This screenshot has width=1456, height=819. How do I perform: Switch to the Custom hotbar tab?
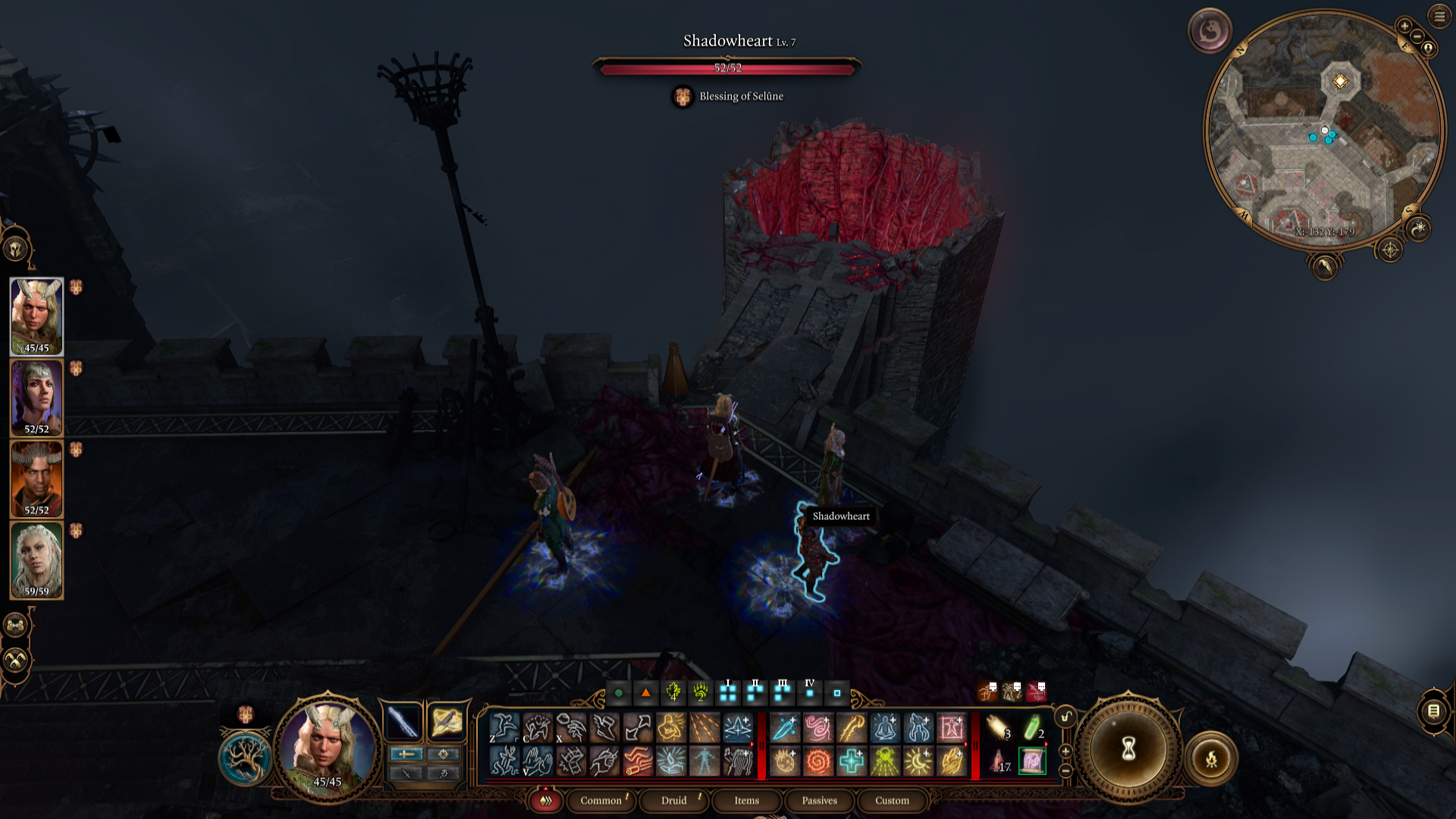(x=892, y=800)
